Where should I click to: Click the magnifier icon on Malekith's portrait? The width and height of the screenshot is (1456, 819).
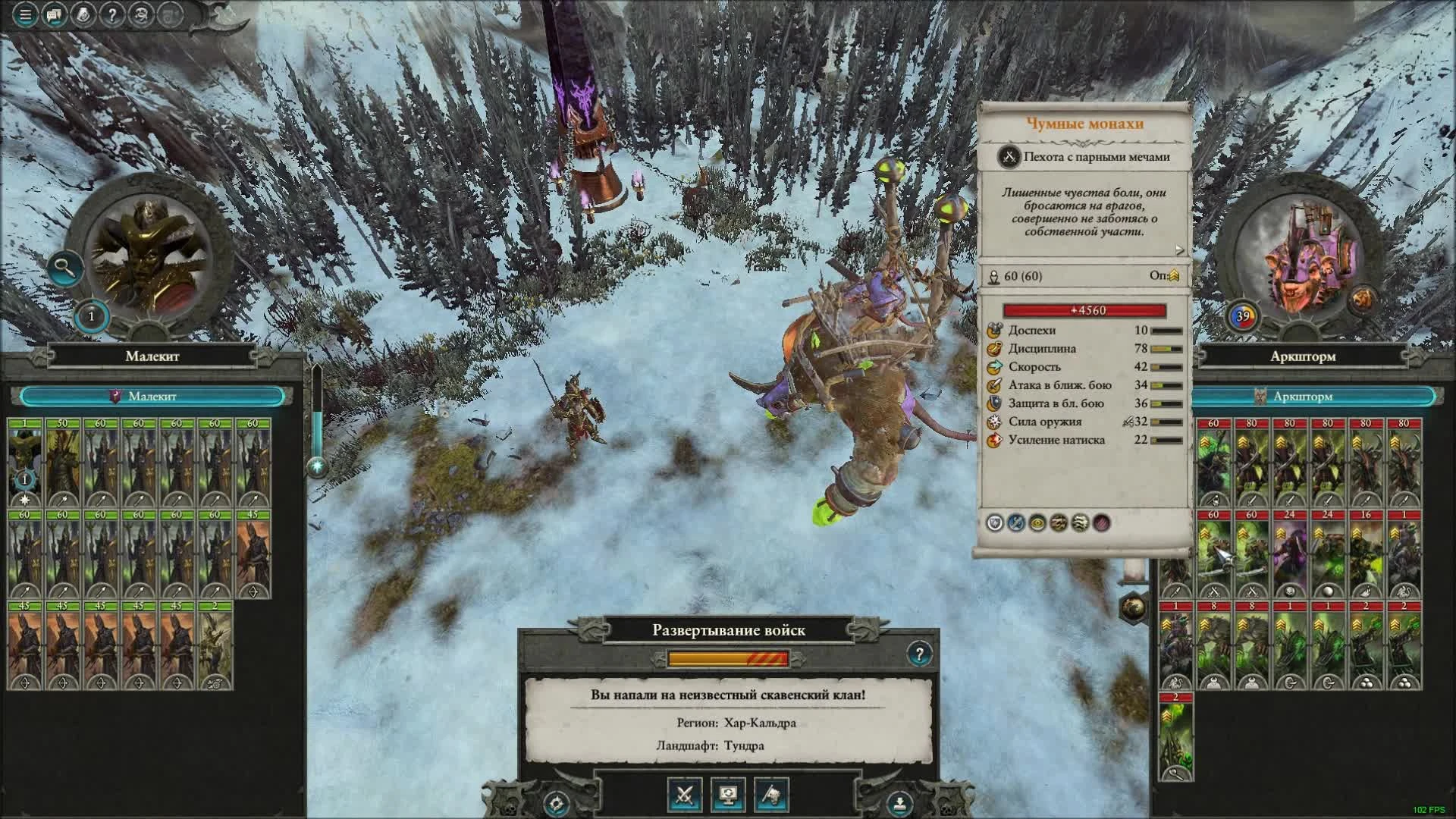[64, 267]
